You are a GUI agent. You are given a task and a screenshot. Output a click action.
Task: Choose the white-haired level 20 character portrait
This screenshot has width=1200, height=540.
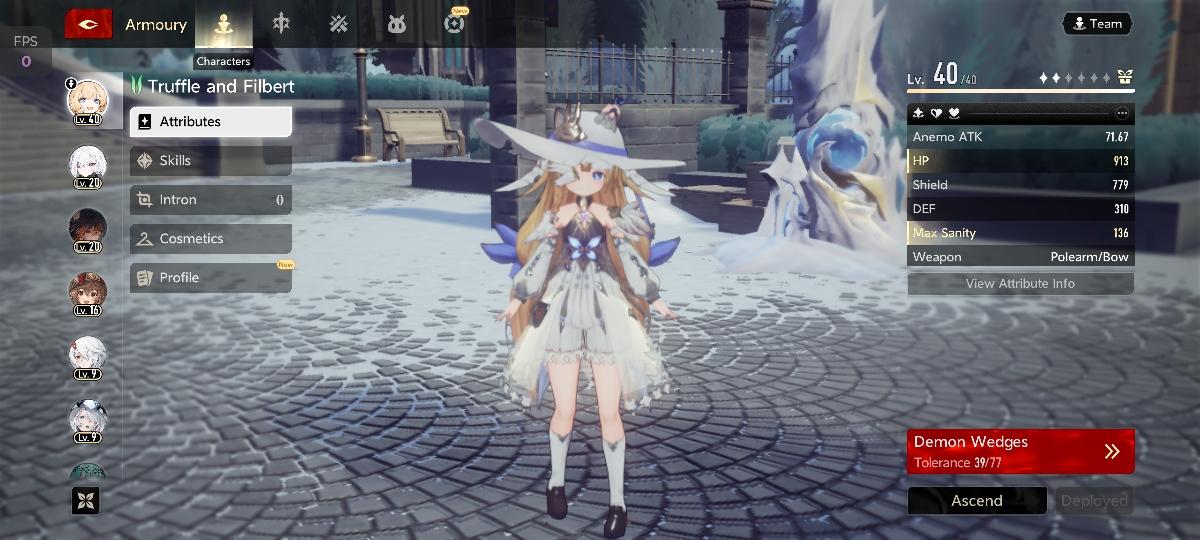[x=88, y=164]
